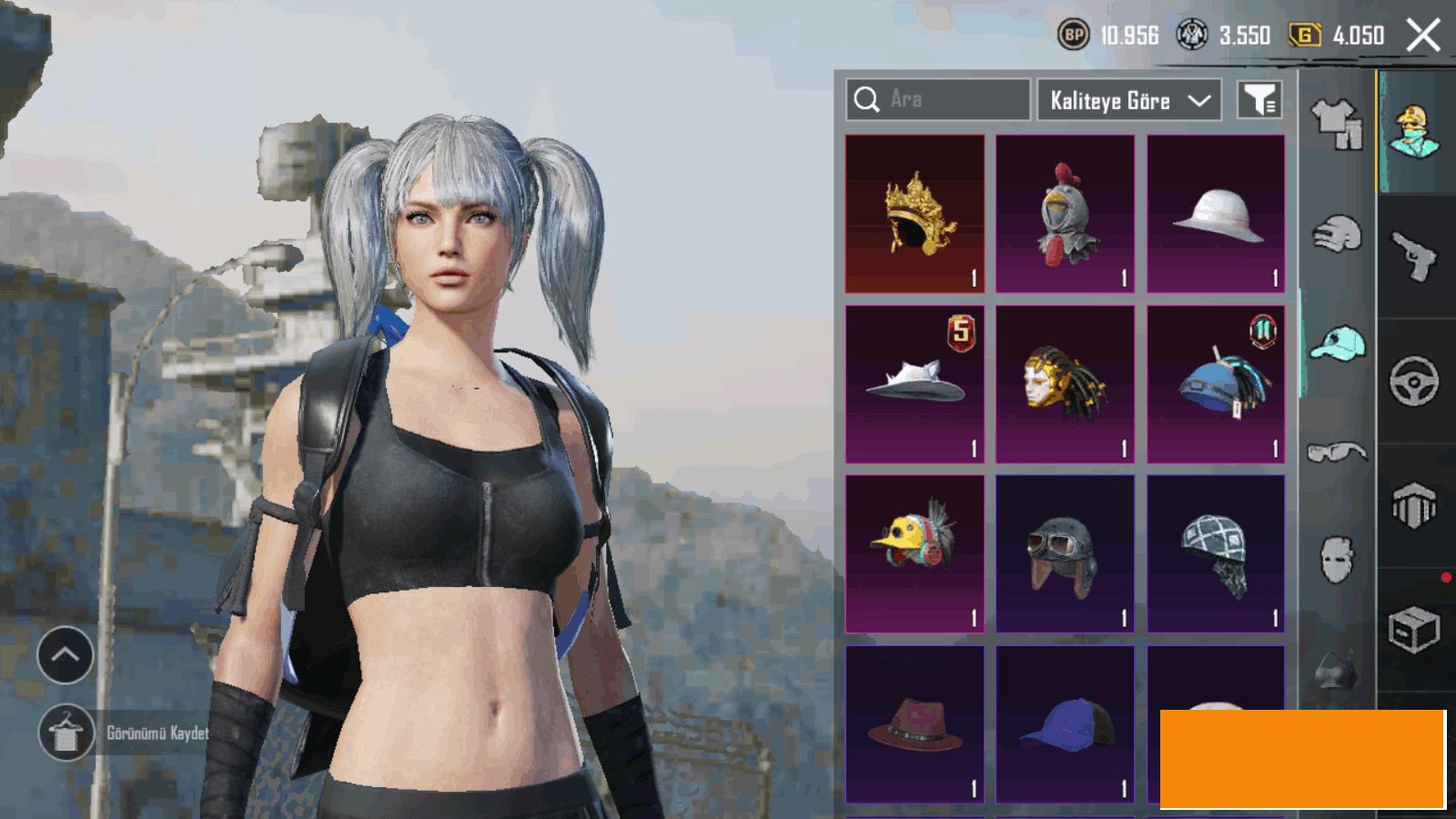
Task: Open the vehicle skins tab
Action: click(x=1414, y=380)
